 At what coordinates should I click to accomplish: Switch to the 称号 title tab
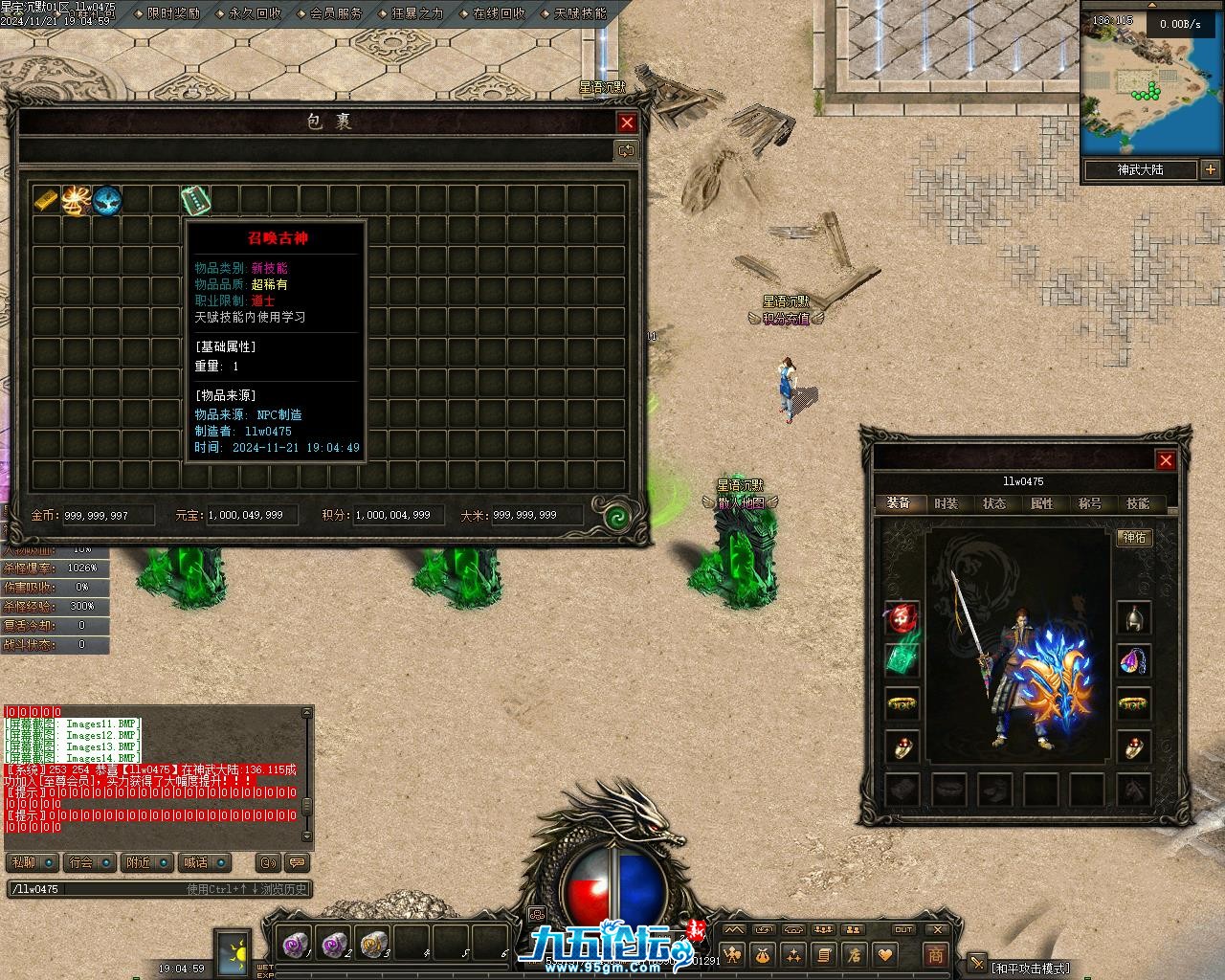(1090, 503)
